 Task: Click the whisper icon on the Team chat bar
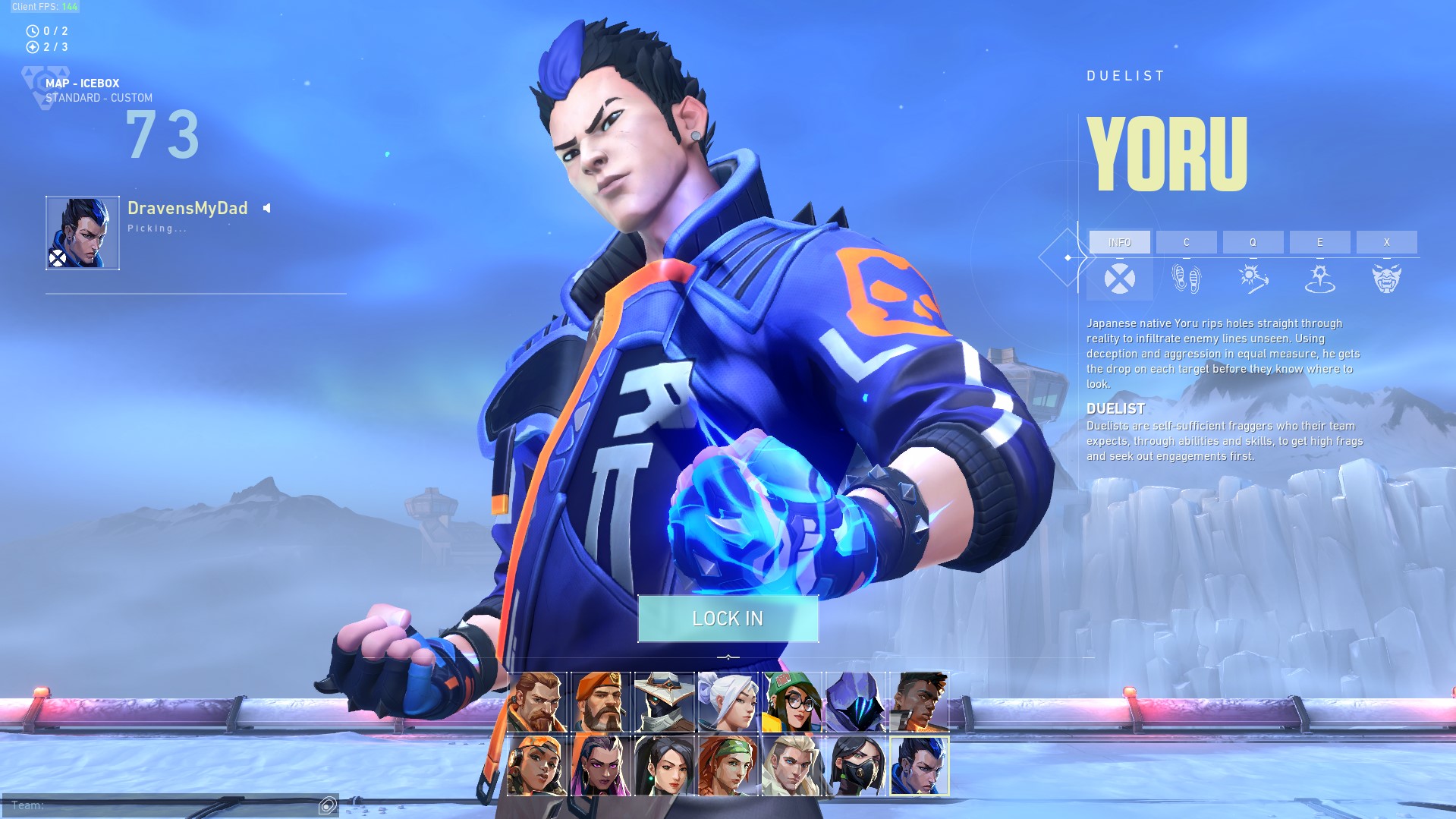coord(326,807)
